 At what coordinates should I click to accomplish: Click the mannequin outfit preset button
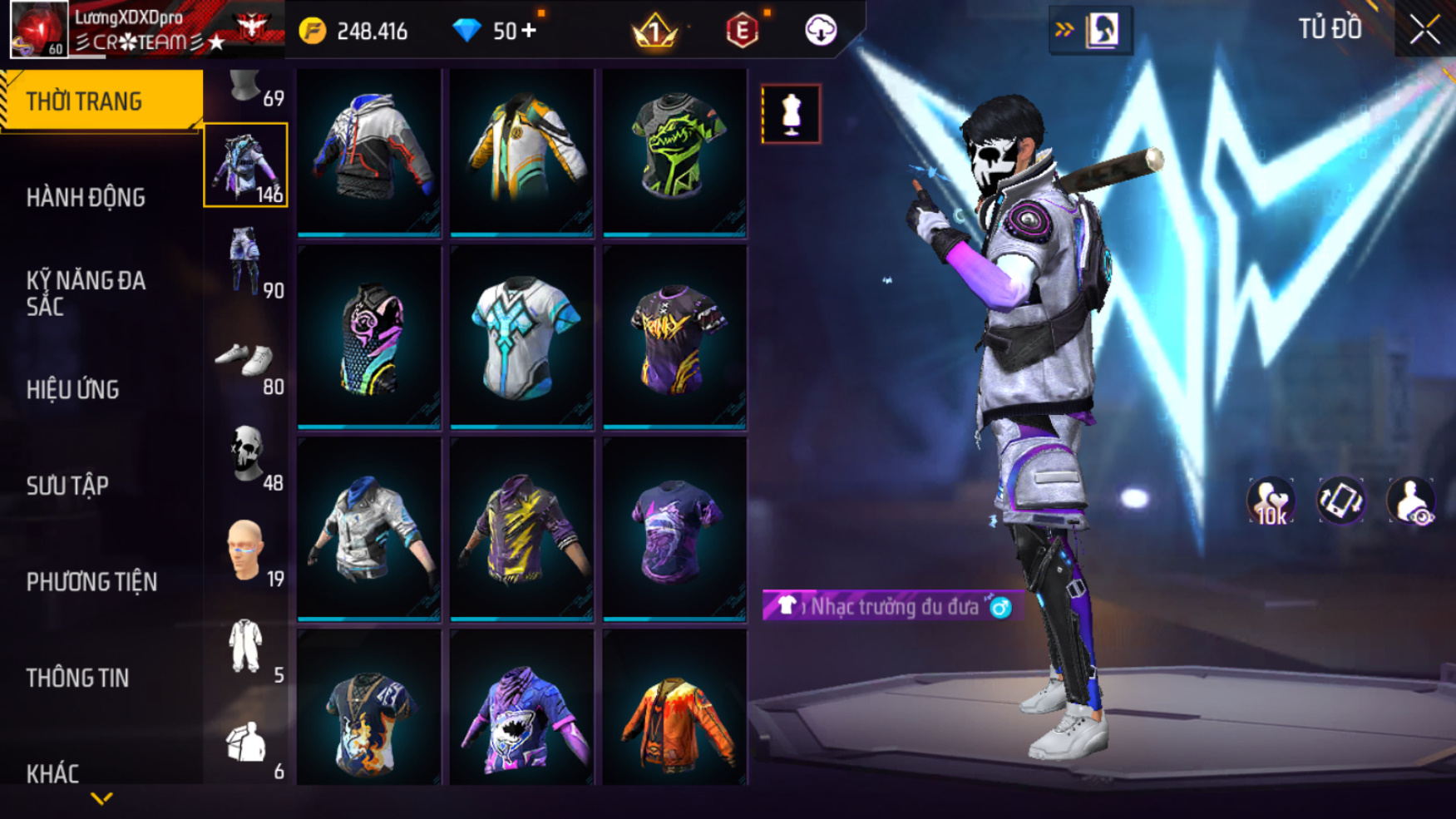point(791,114)
